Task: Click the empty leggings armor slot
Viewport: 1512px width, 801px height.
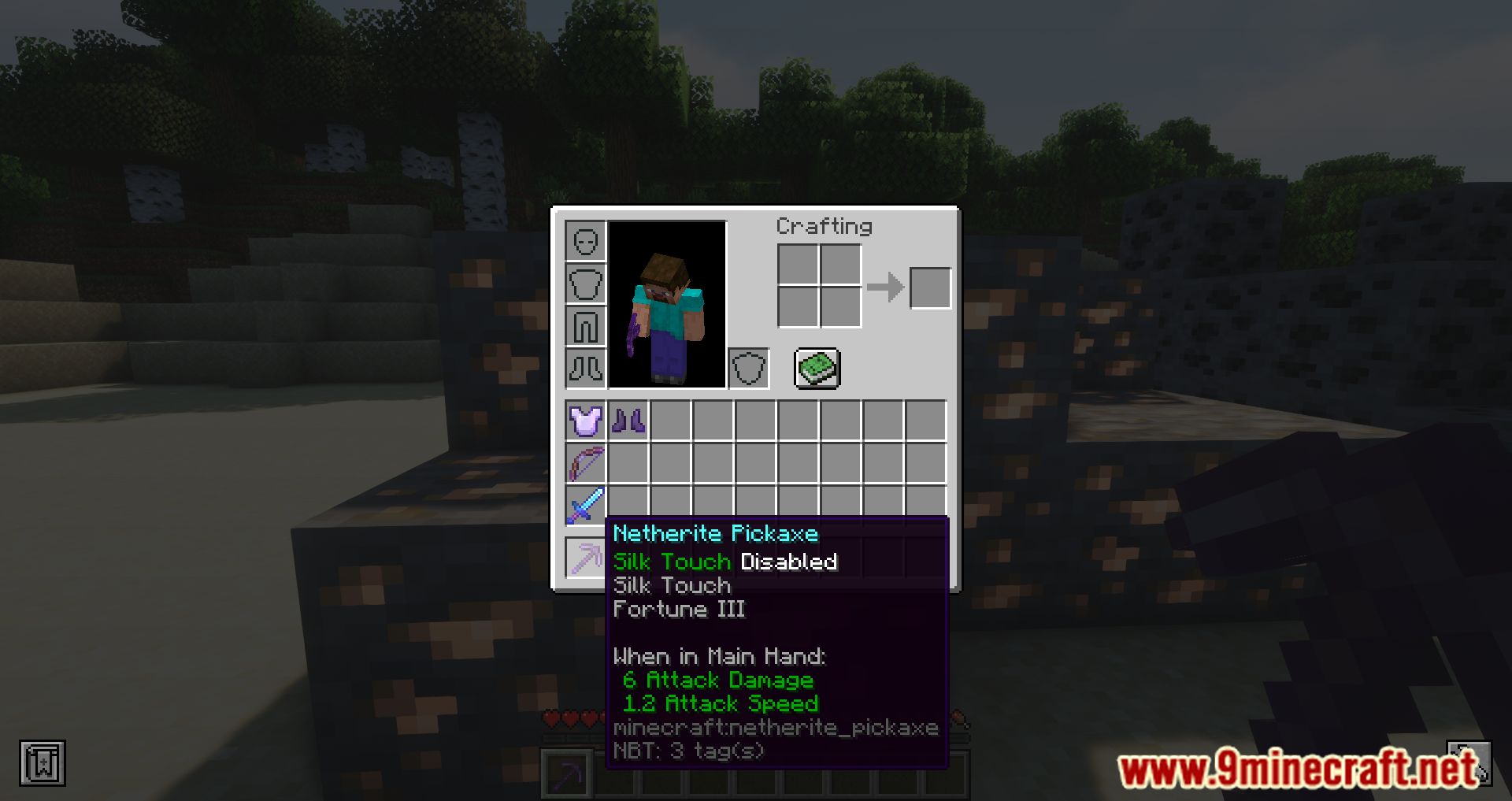Action: pos(586,324)
